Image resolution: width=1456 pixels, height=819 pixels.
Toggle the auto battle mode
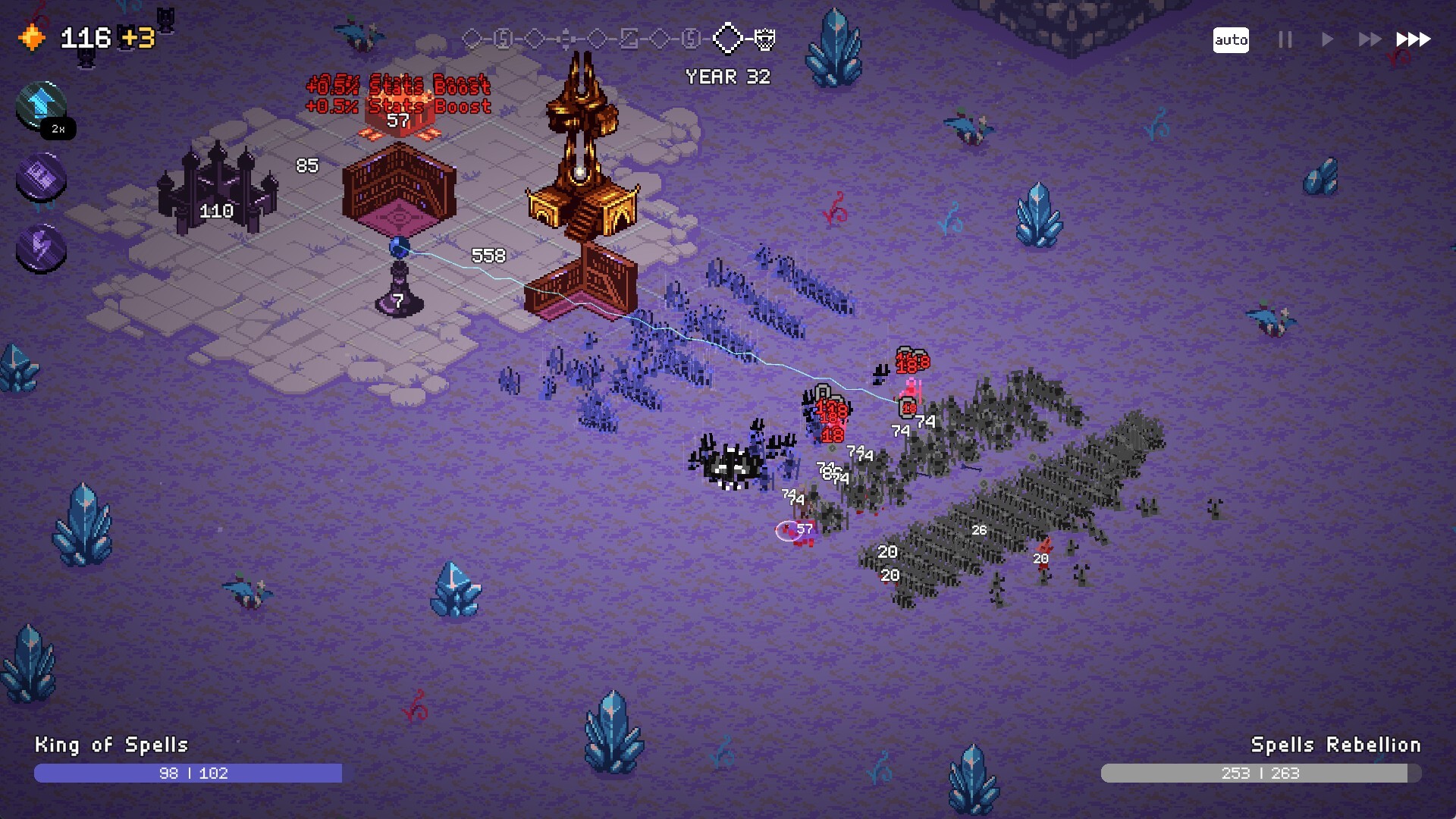(x=1232, y=40)
